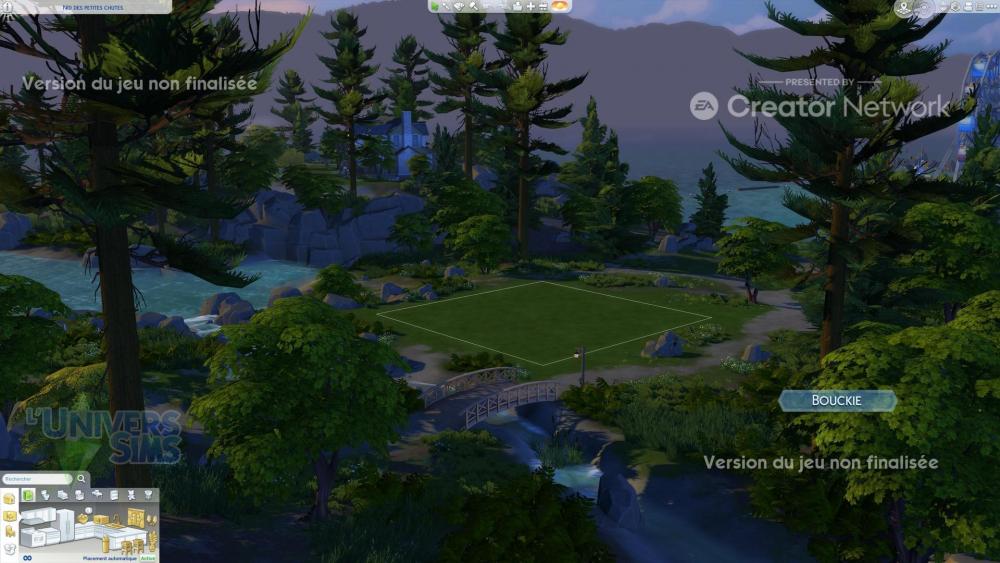This screenshot has height=563, width=1000.
Task: Click the BOUCKIE name banner
Action: pos(837,401)
